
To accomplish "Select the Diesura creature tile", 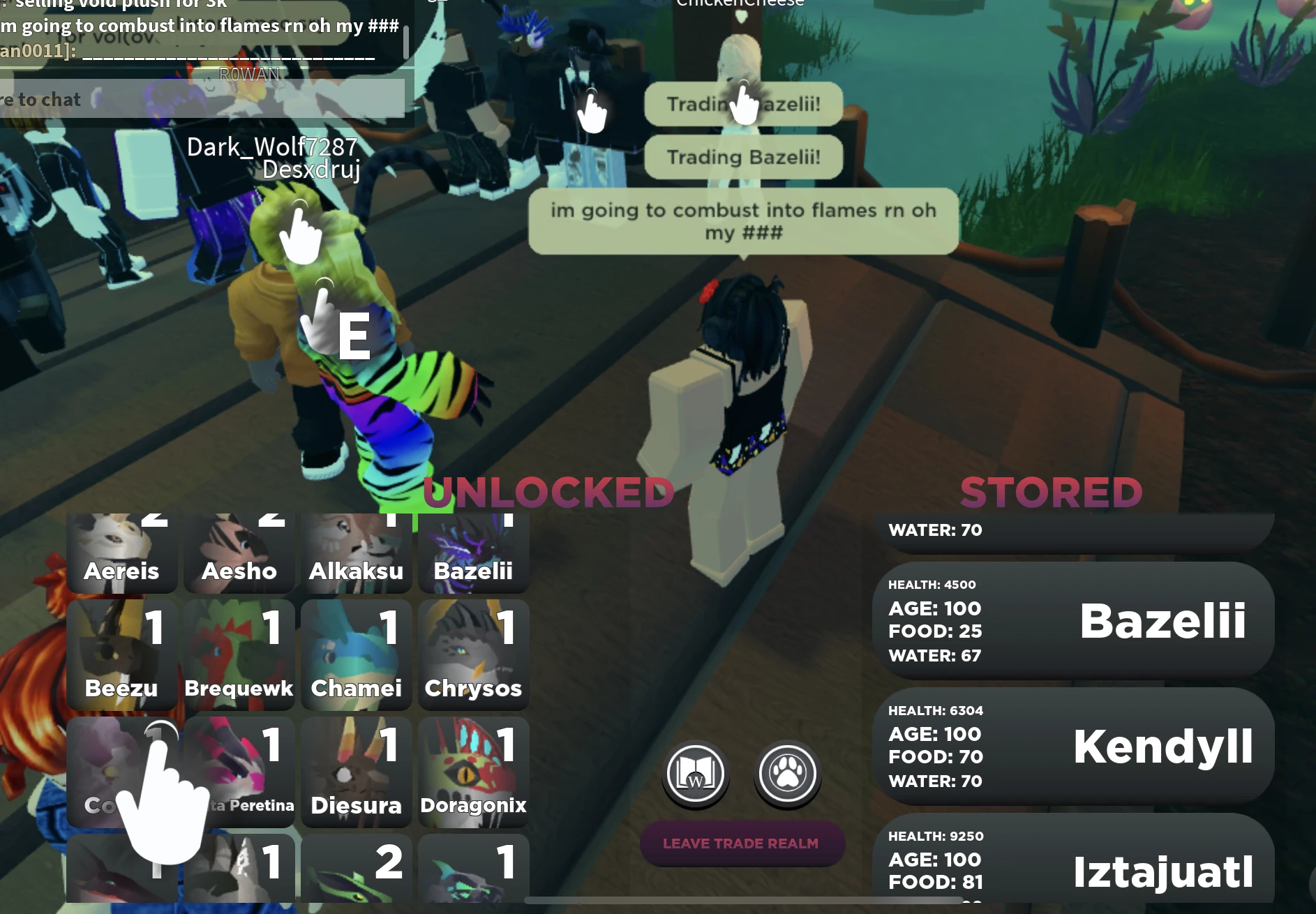I will tap(356, 771).
